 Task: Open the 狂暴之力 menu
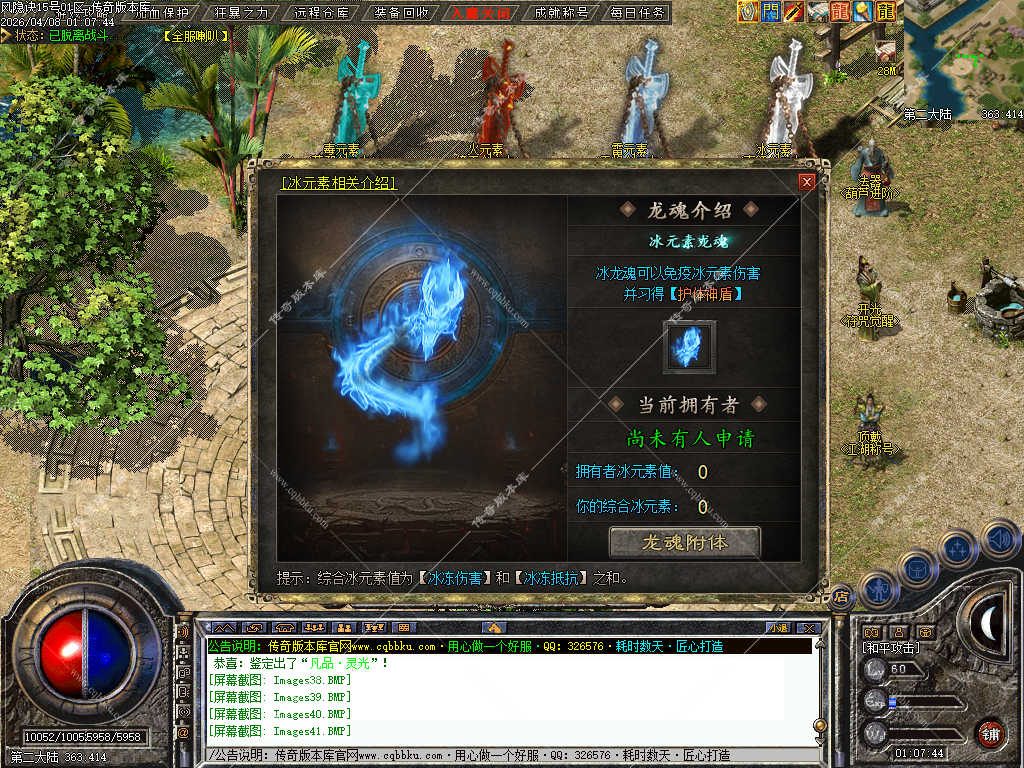click(242, 13)
